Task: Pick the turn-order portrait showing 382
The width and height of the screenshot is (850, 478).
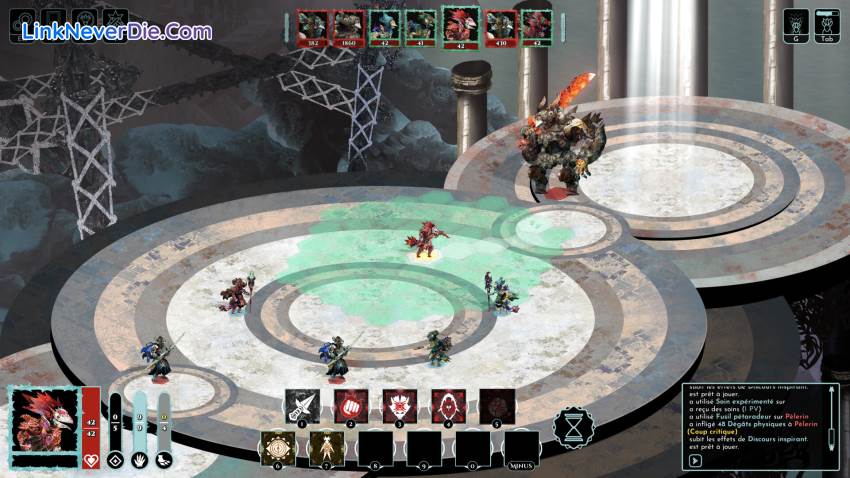Action: pos(313,27)
